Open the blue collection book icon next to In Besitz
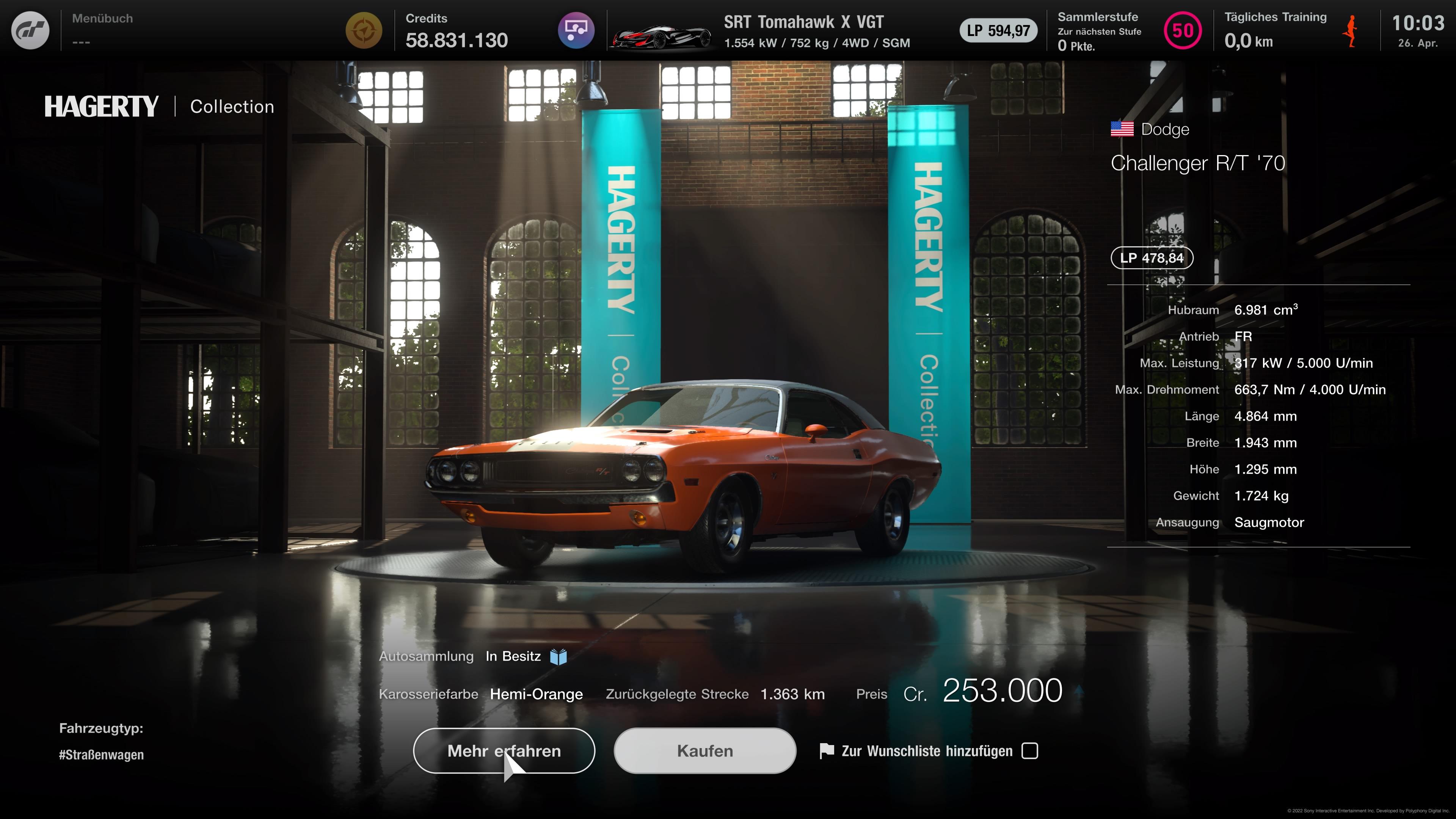 click(559, 656)
